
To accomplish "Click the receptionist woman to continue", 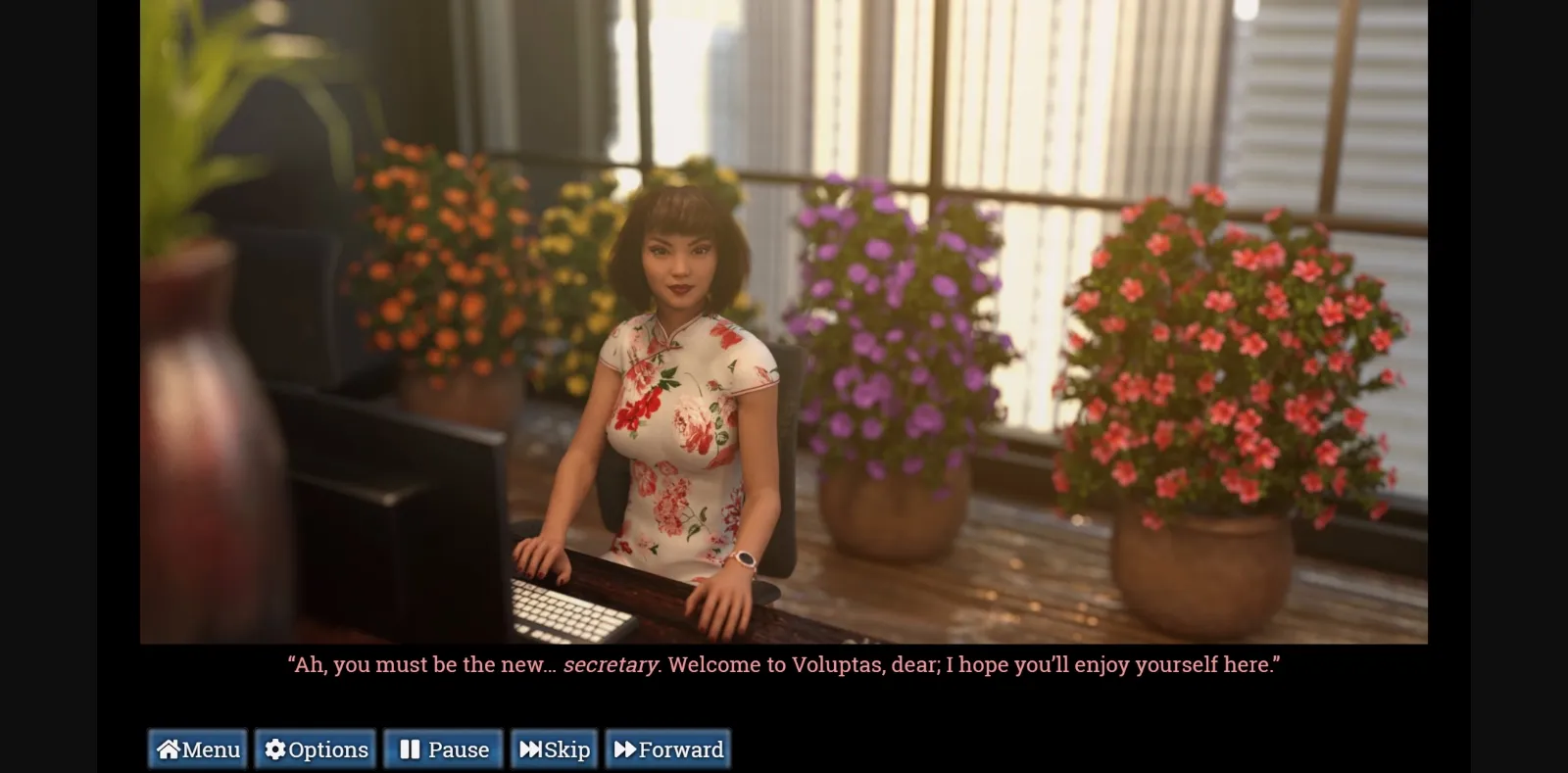I will pyautogui.click(x=676, y=392).
